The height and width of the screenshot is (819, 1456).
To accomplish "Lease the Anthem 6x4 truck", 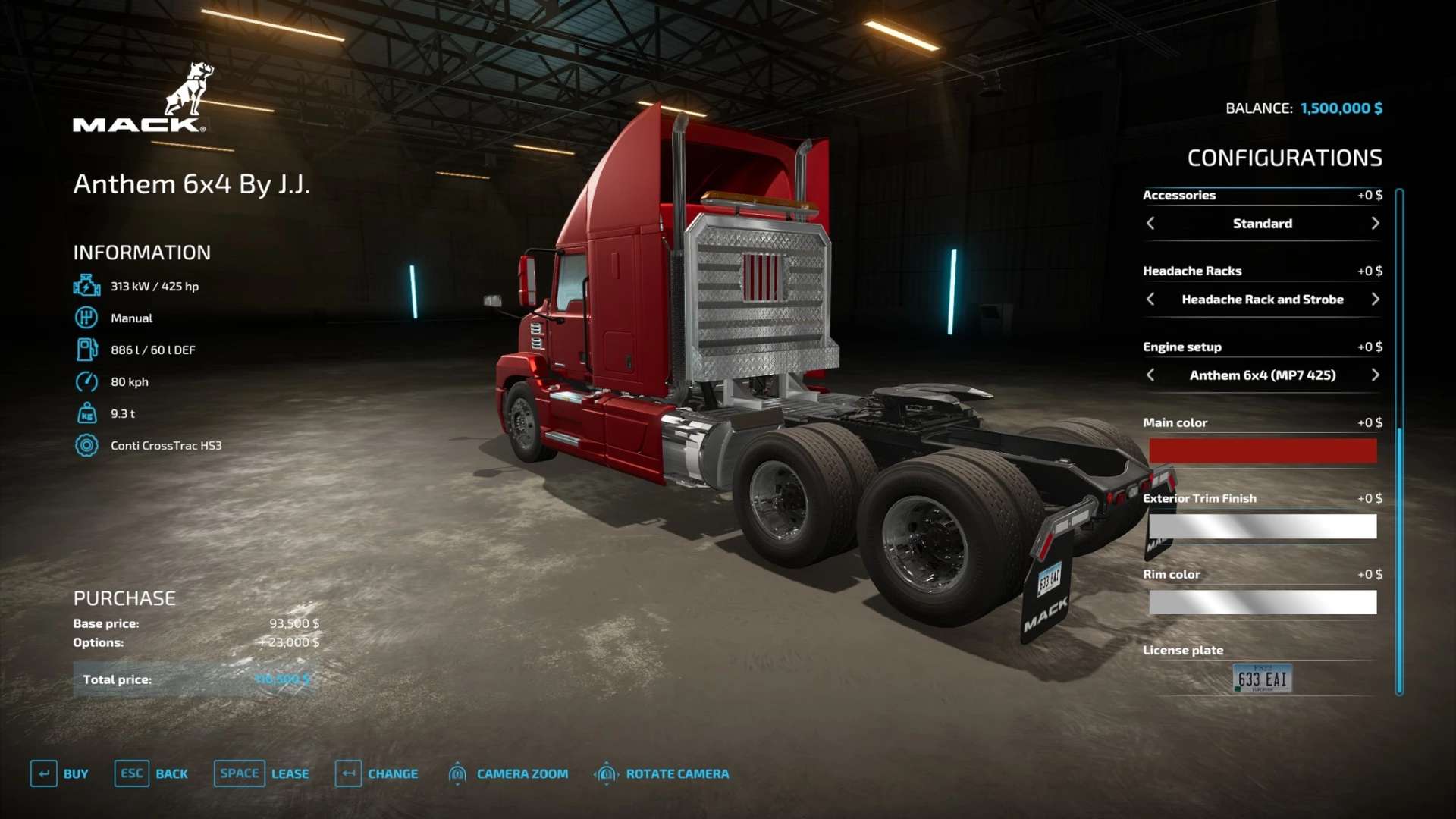I will click(x=262, y=773).
